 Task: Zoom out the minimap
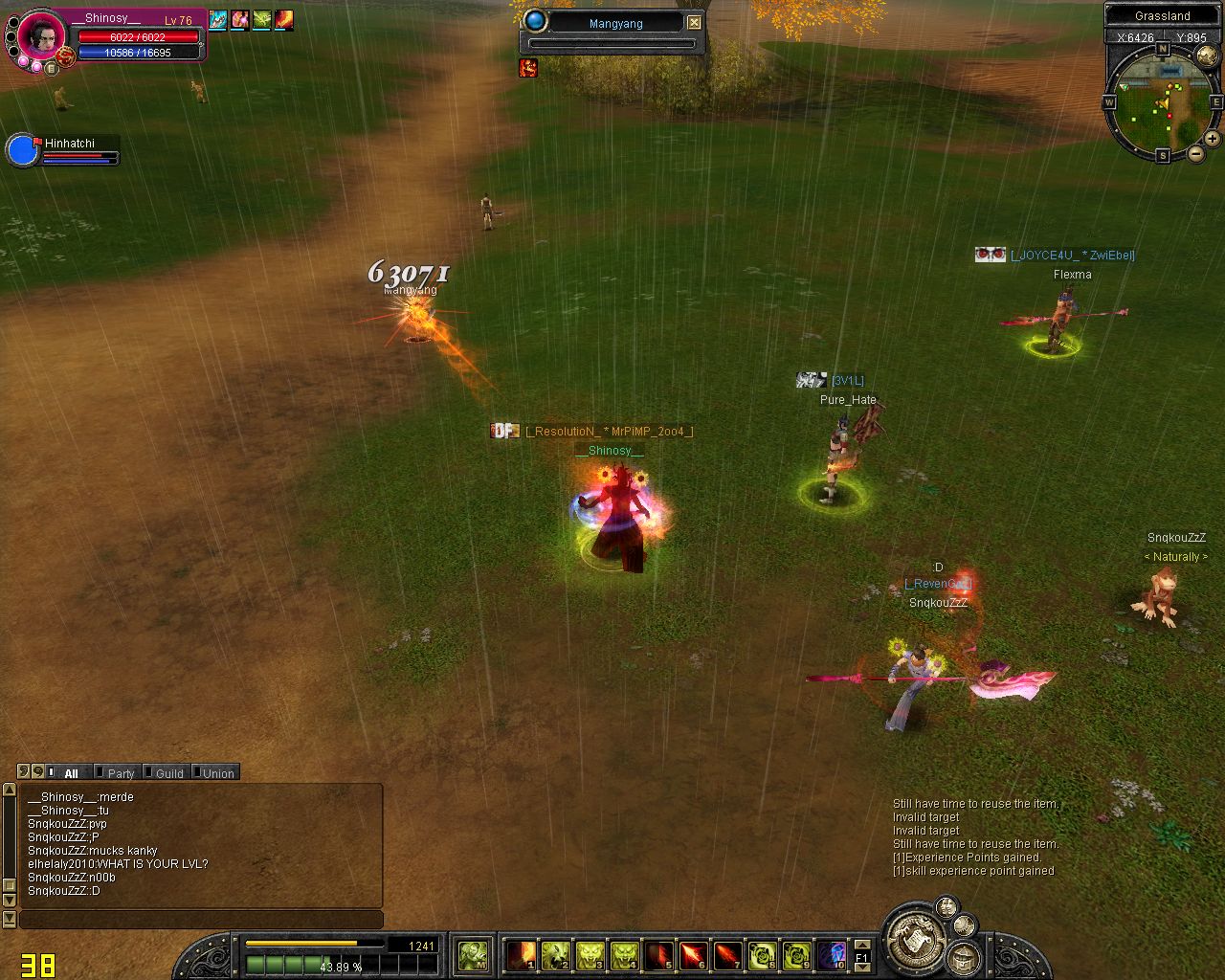tap(1195, 153)
